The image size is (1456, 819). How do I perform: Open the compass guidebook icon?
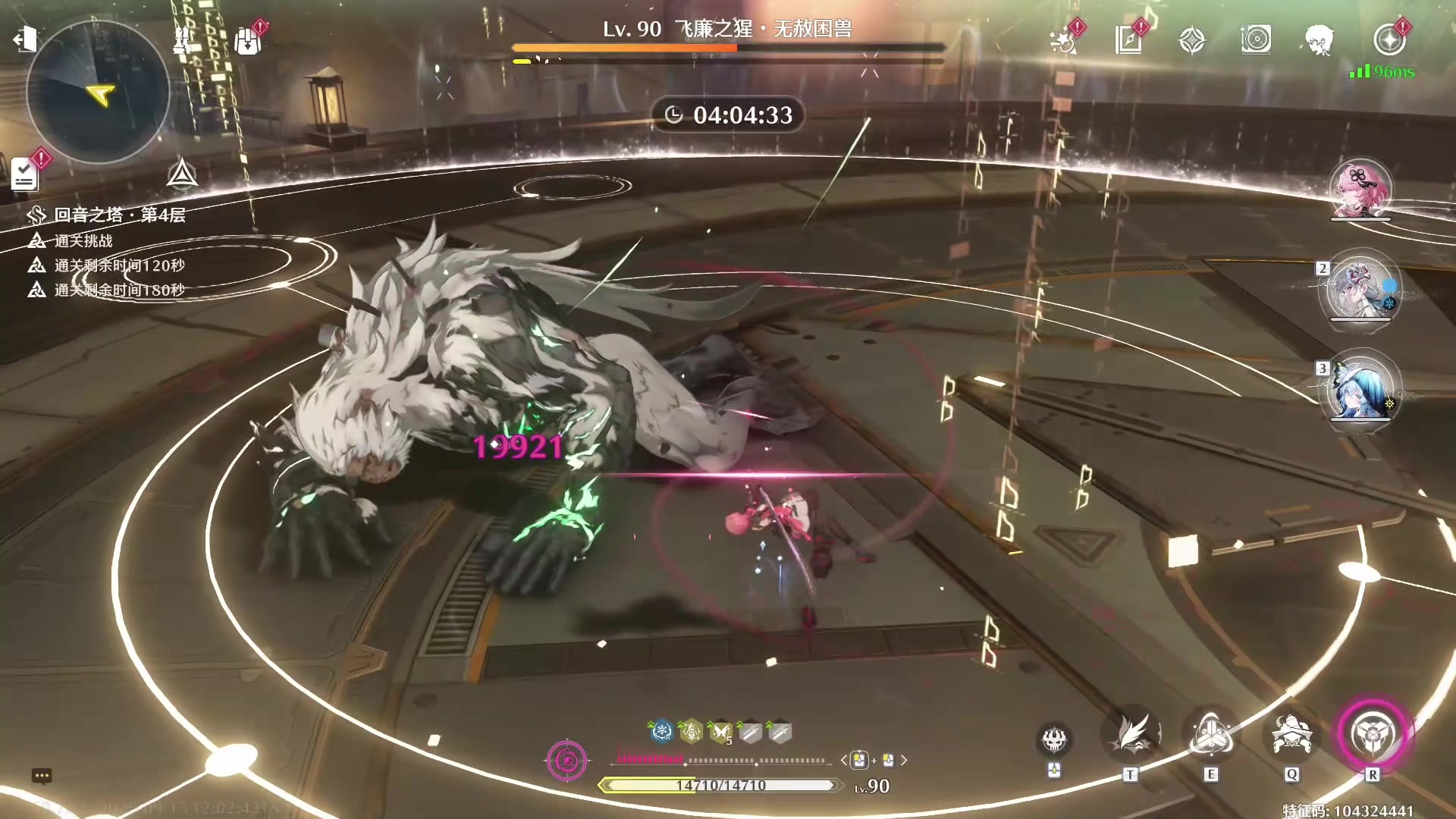pos(1128,40)
